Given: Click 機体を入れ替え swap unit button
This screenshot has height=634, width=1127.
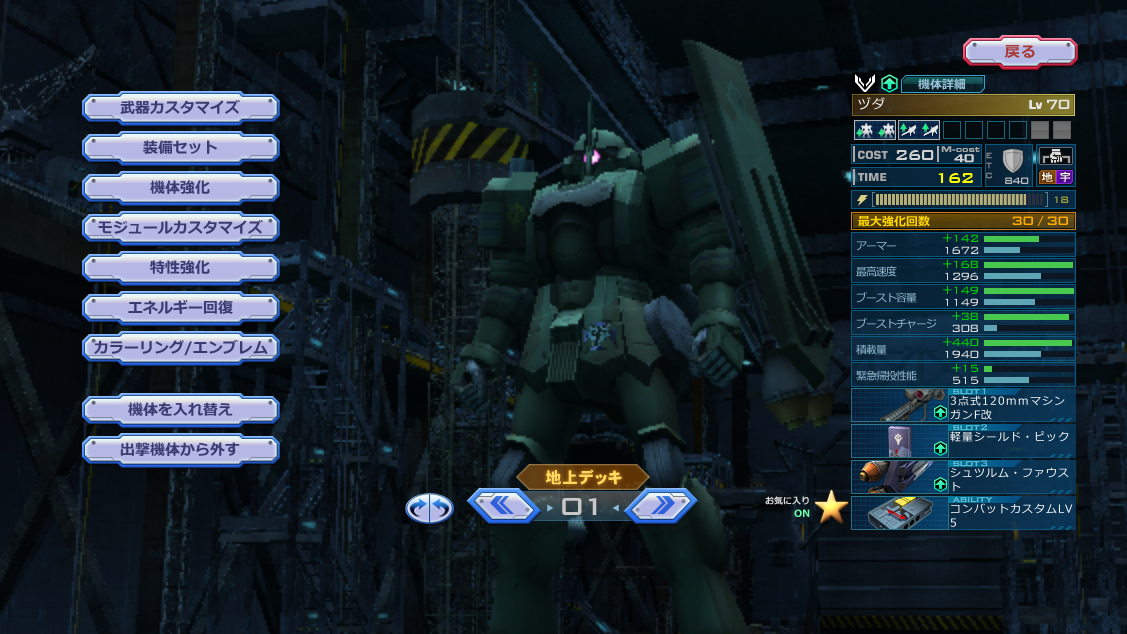Looking at the screenshot, I should pyautogui.click(x=180, y=409).
